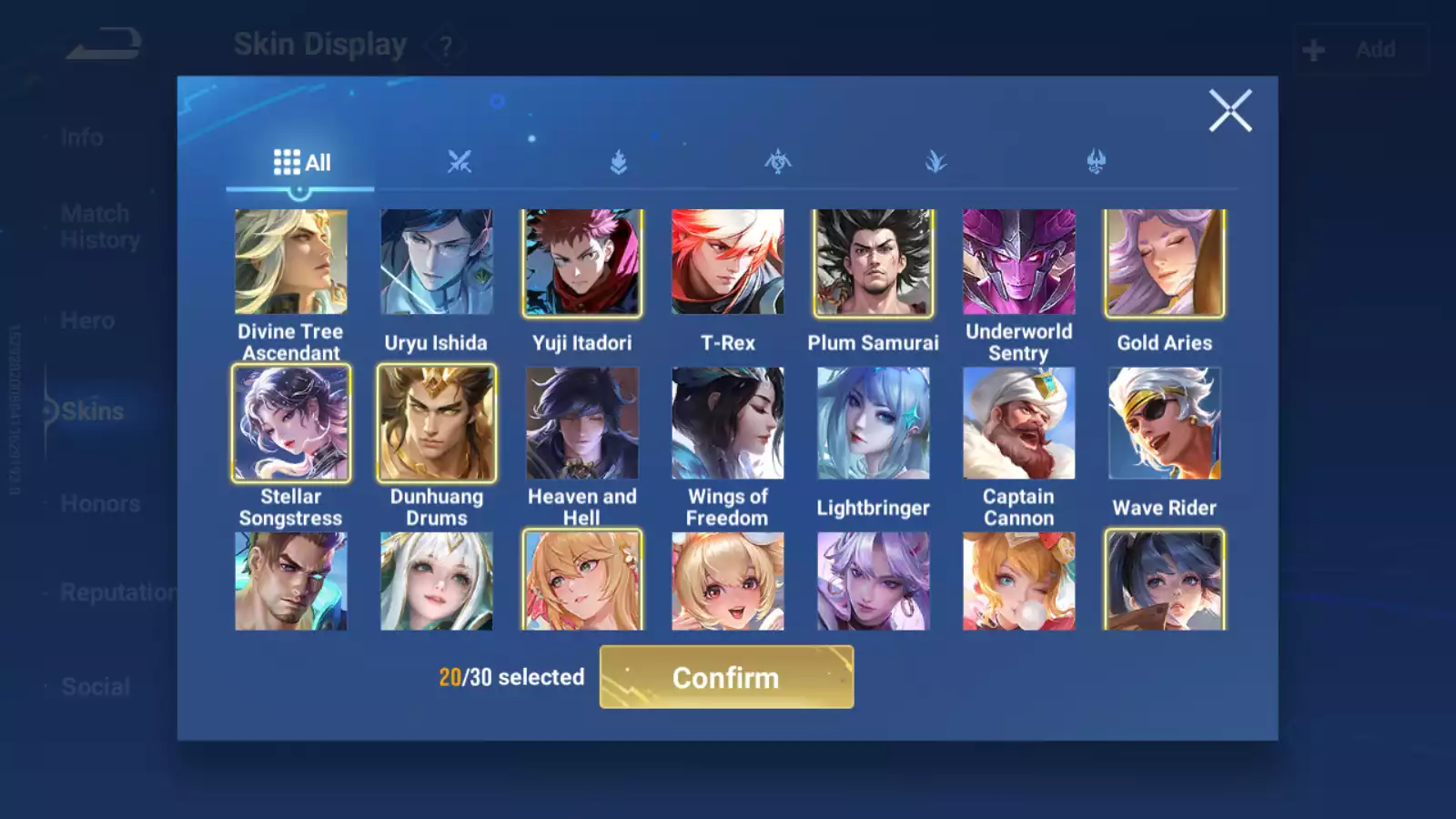Open the leaf-shaped class filter icon
1456x819 pixels.
pos(937,161)
